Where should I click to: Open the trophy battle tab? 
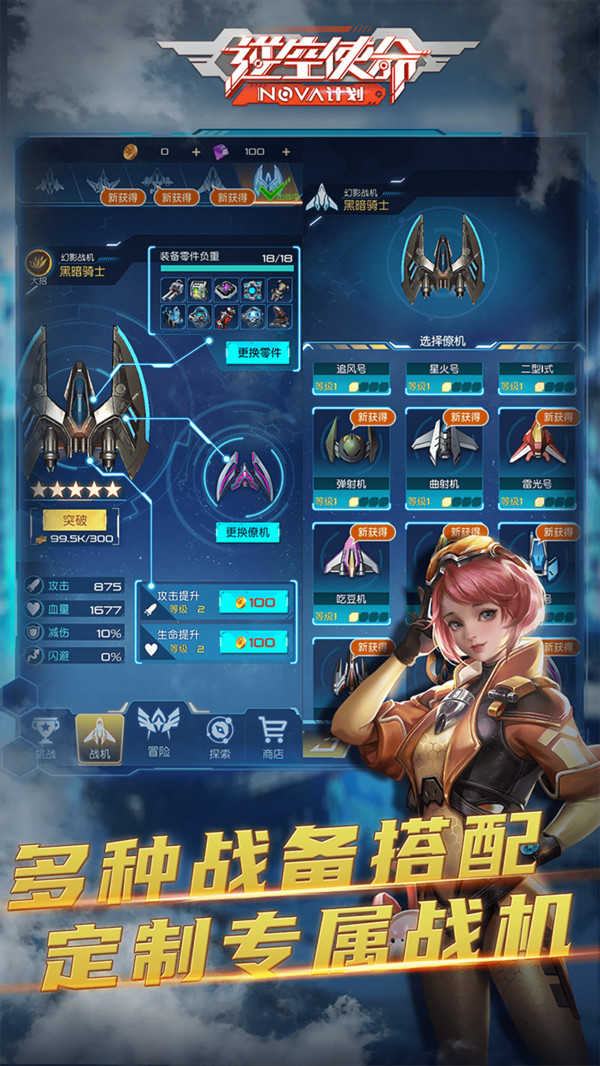point(43,738)
